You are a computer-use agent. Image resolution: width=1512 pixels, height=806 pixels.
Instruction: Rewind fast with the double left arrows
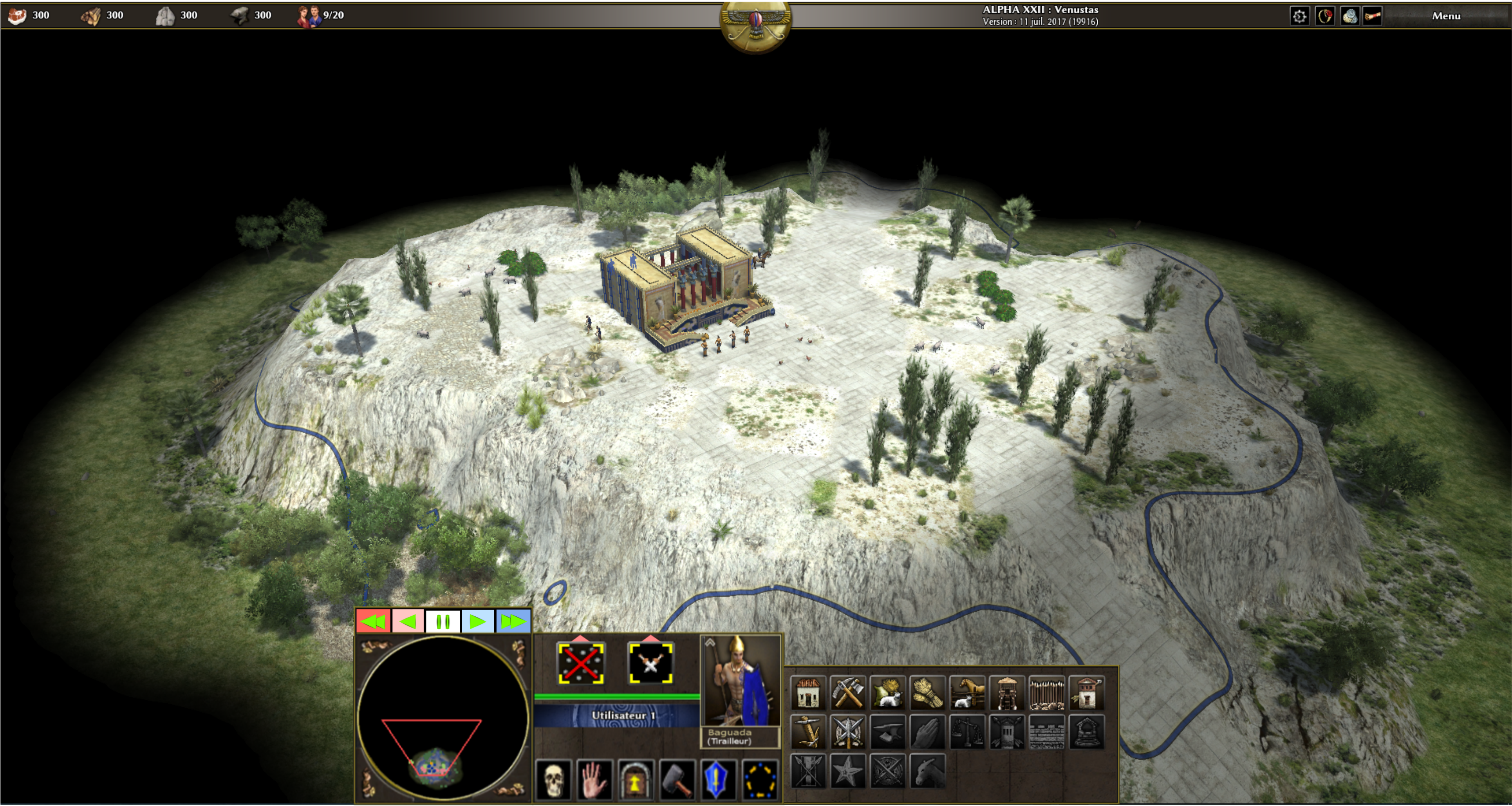[373, 621]
